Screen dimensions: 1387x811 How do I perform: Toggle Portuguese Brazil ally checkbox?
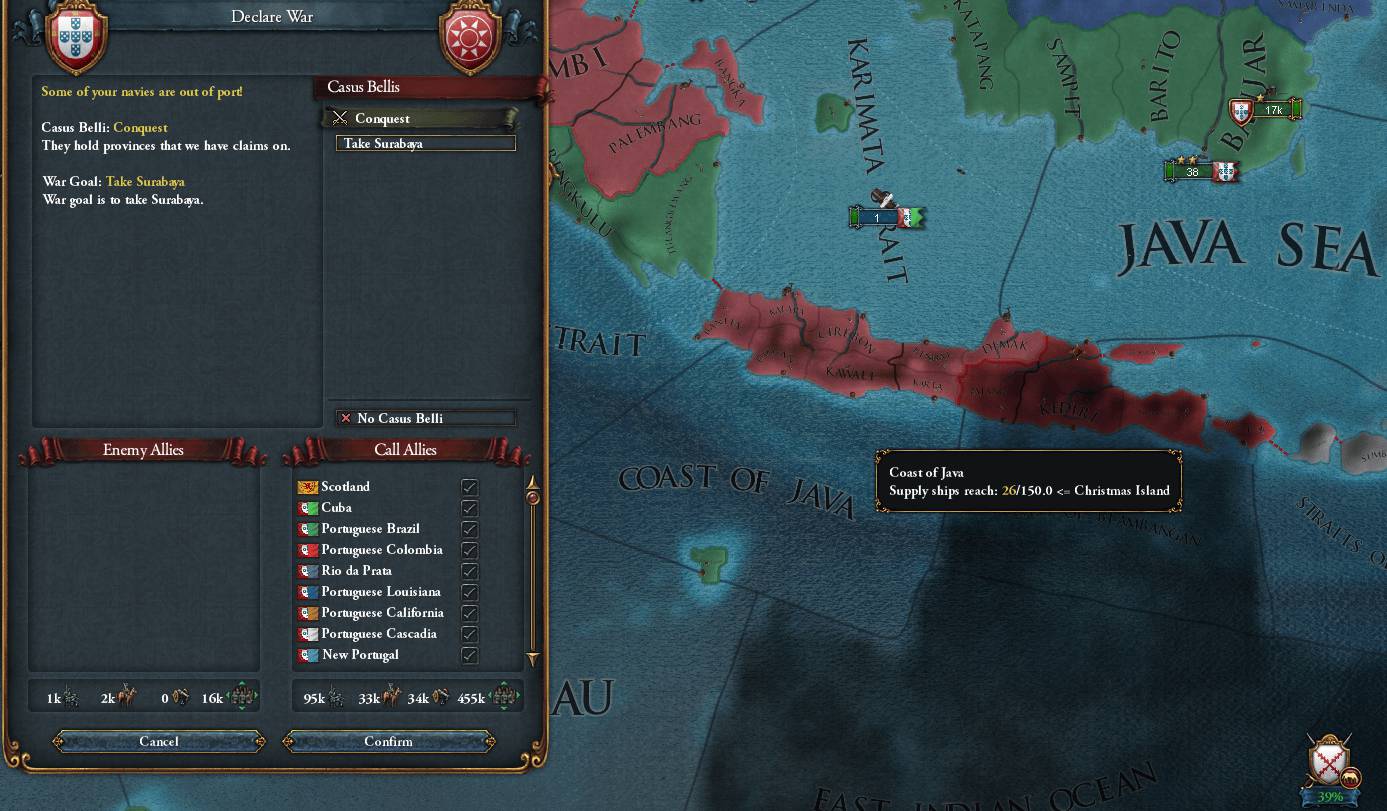[x=469, y=529]
